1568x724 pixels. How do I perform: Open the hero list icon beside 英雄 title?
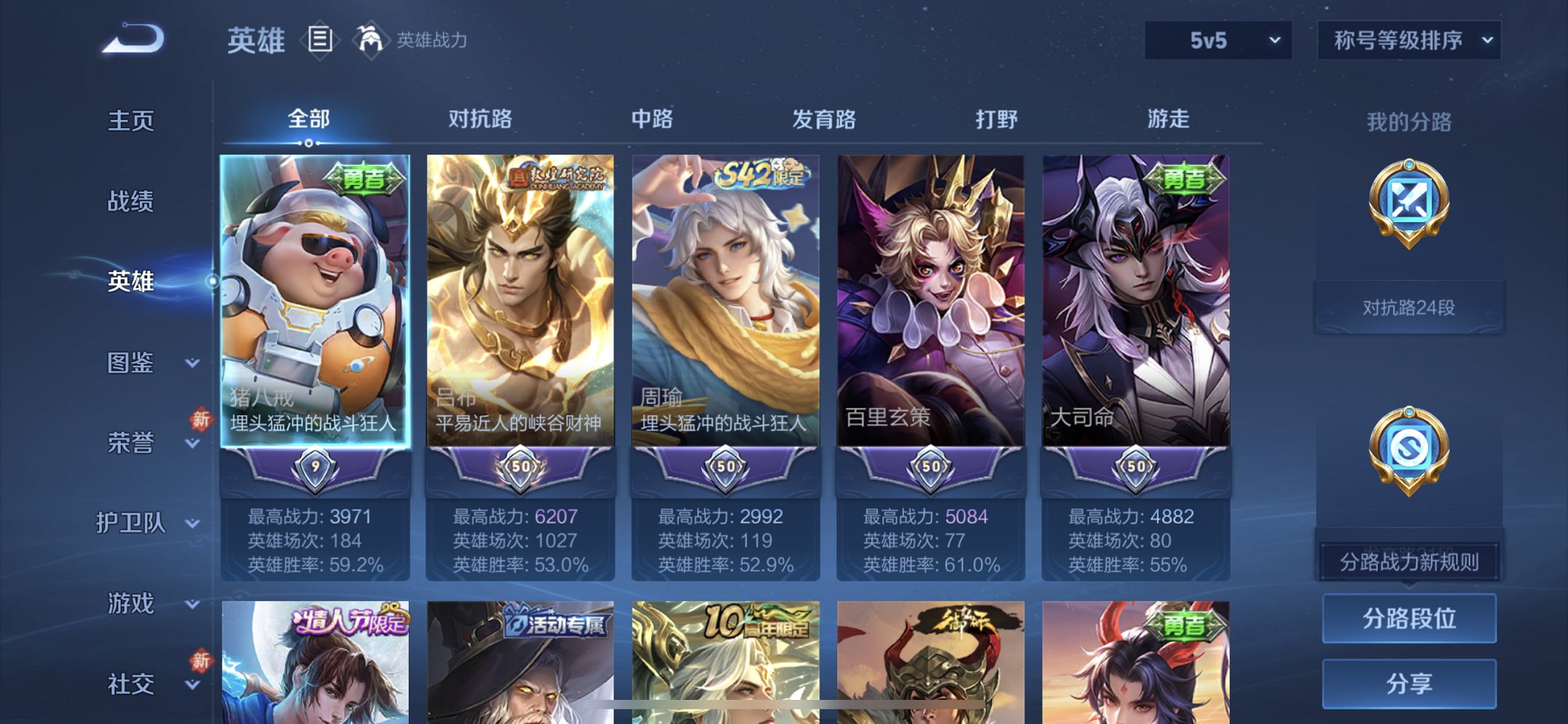319,41
